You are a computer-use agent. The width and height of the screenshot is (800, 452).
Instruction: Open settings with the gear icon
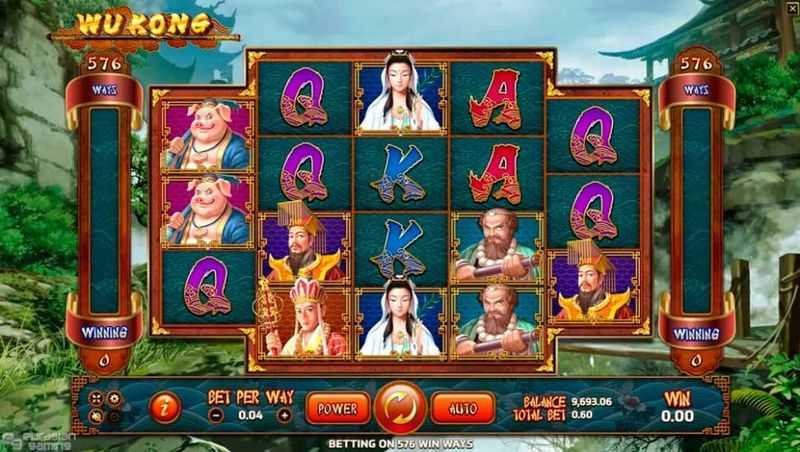click(x=113, y=398)
